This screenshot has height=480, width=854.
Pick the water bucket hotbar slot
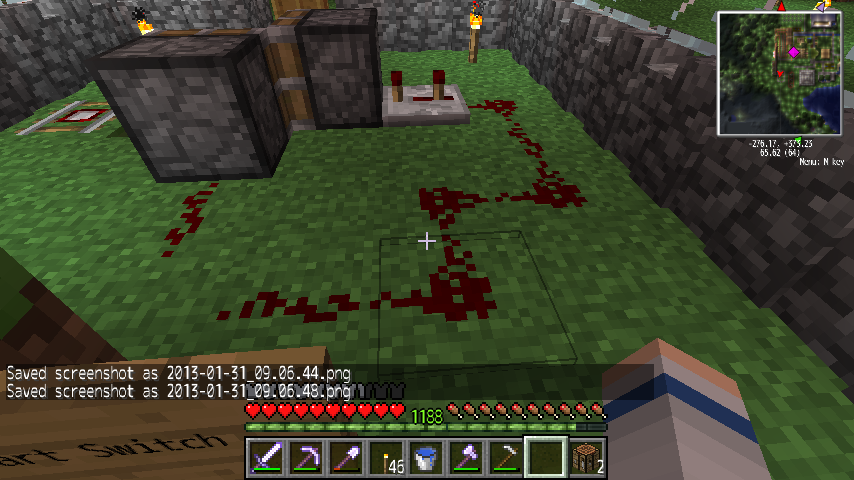(427, 459)
